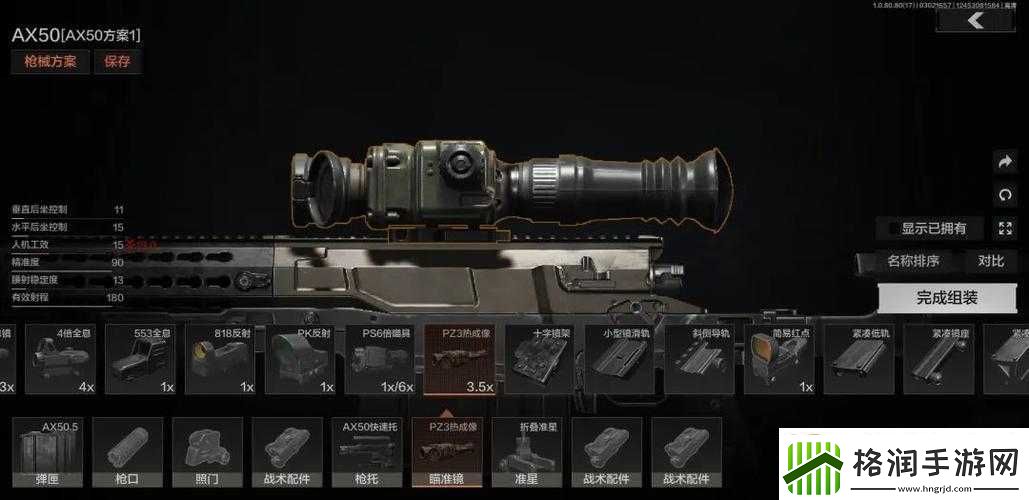This screenshot has width=1029, height=500.
Task: Sort parts with 名称排序
Action: pos(910,261)
